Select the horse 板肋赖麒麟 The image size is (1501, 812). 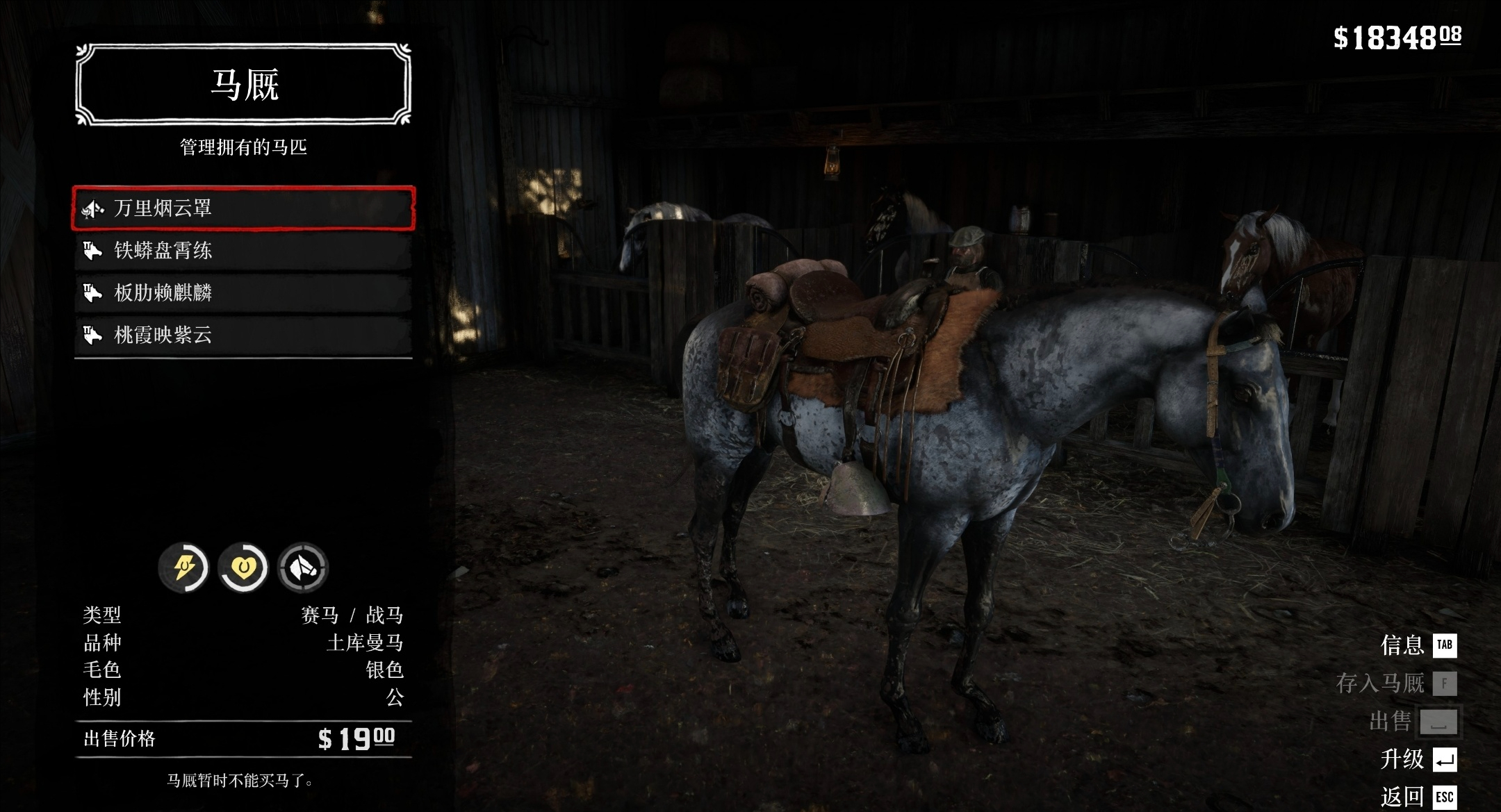tap(243, 293)
